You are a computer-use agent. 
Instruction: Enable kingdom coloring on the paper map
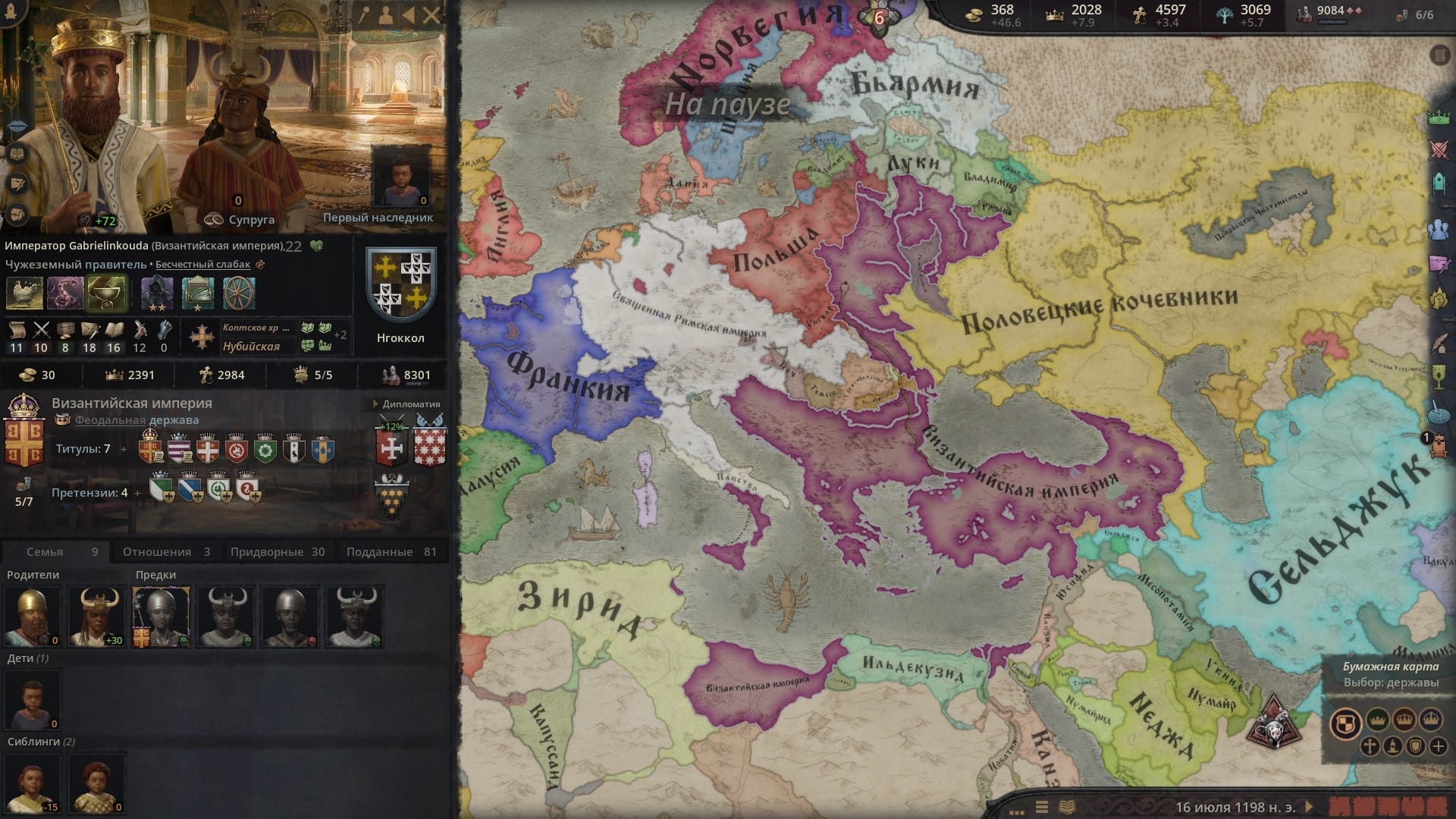pos(1404,720)
